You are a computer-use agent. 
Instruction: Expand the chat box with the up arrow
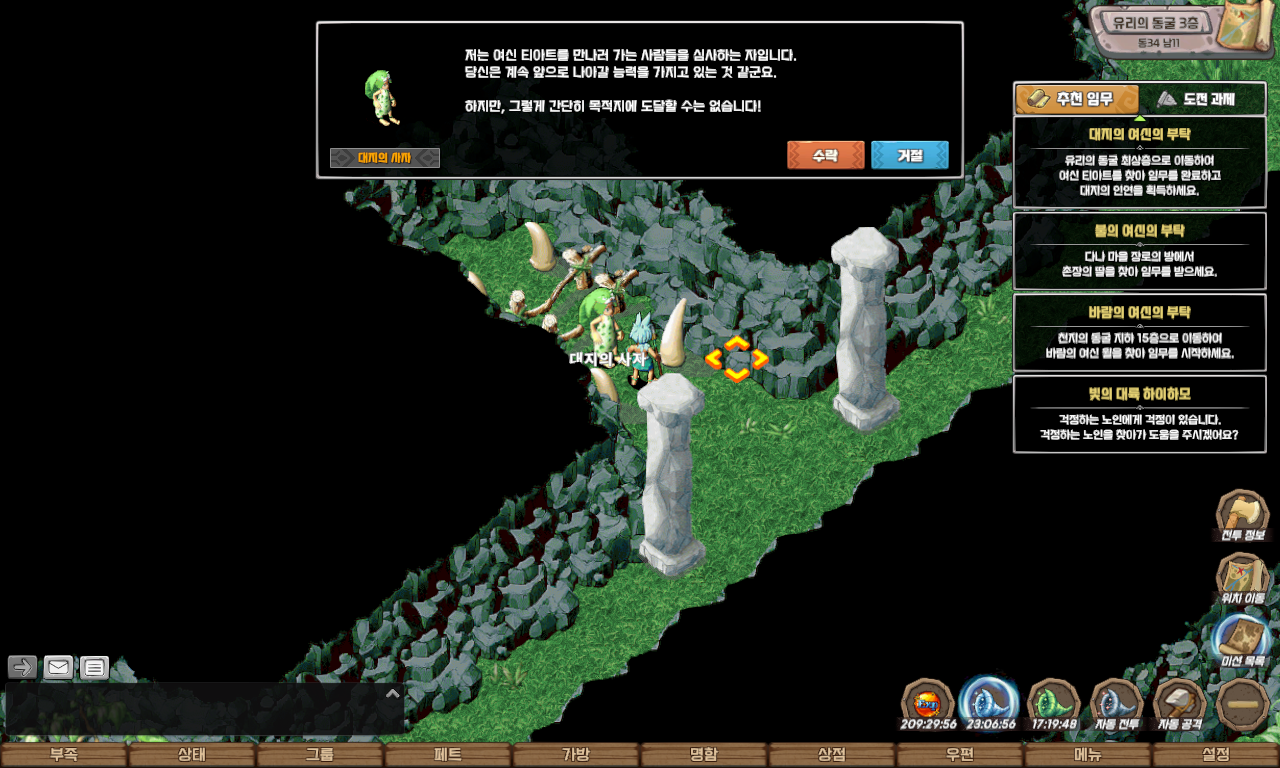(393, 693)
